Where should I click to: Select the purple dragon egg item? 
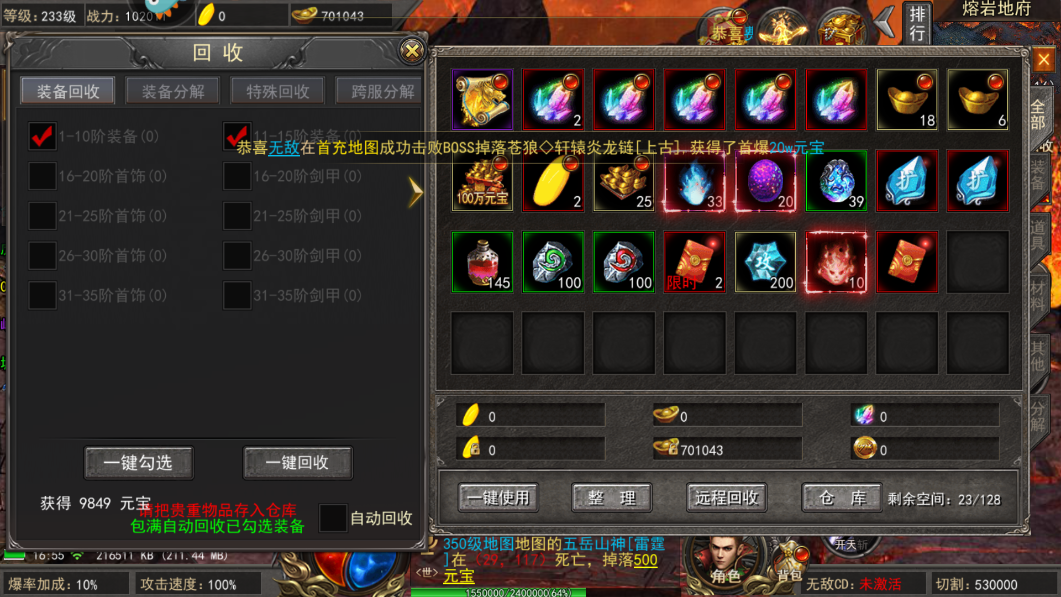pos(765,181)
